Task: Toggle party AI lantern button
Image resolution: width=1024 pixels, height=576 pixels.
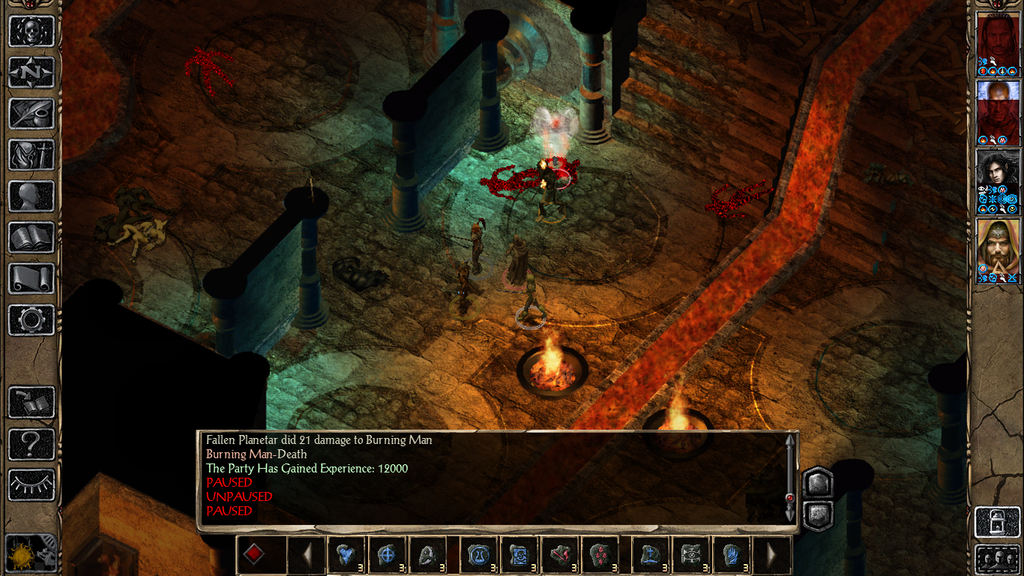Action: 996,522
